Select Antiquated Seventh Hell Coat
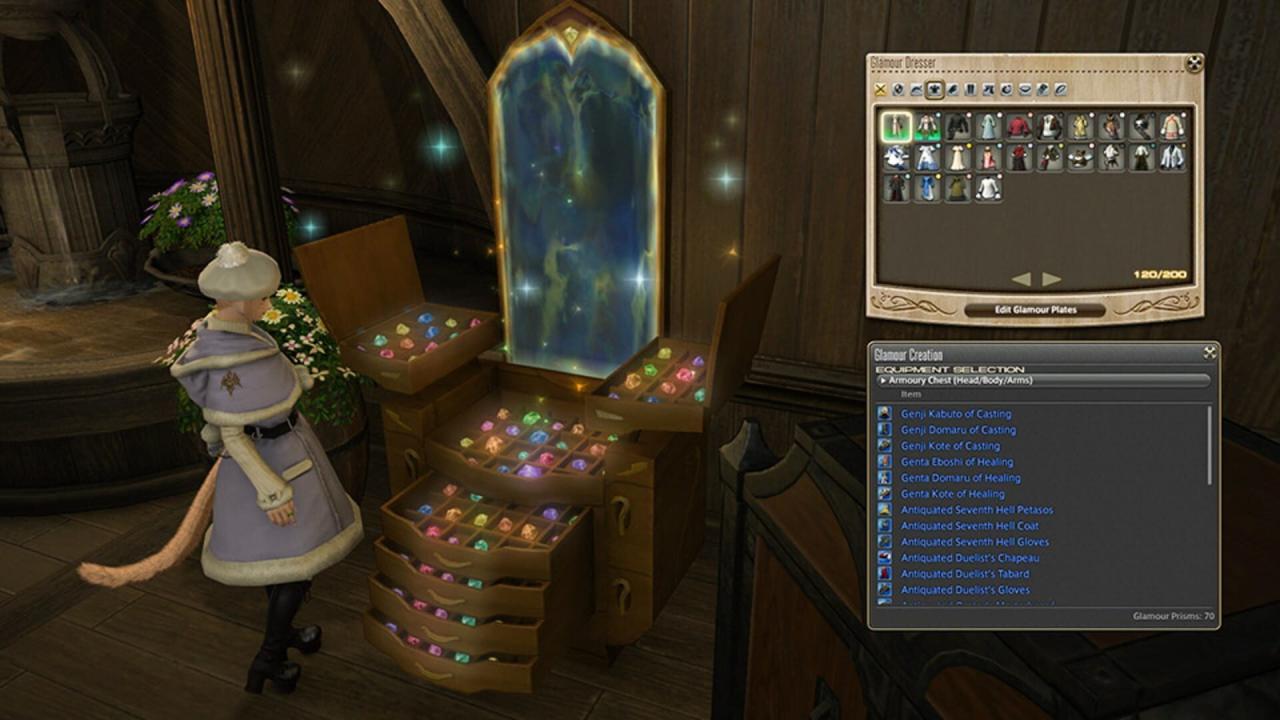Image resolution: width=1280 pixels, height=720 pixels. click(969, 526)
